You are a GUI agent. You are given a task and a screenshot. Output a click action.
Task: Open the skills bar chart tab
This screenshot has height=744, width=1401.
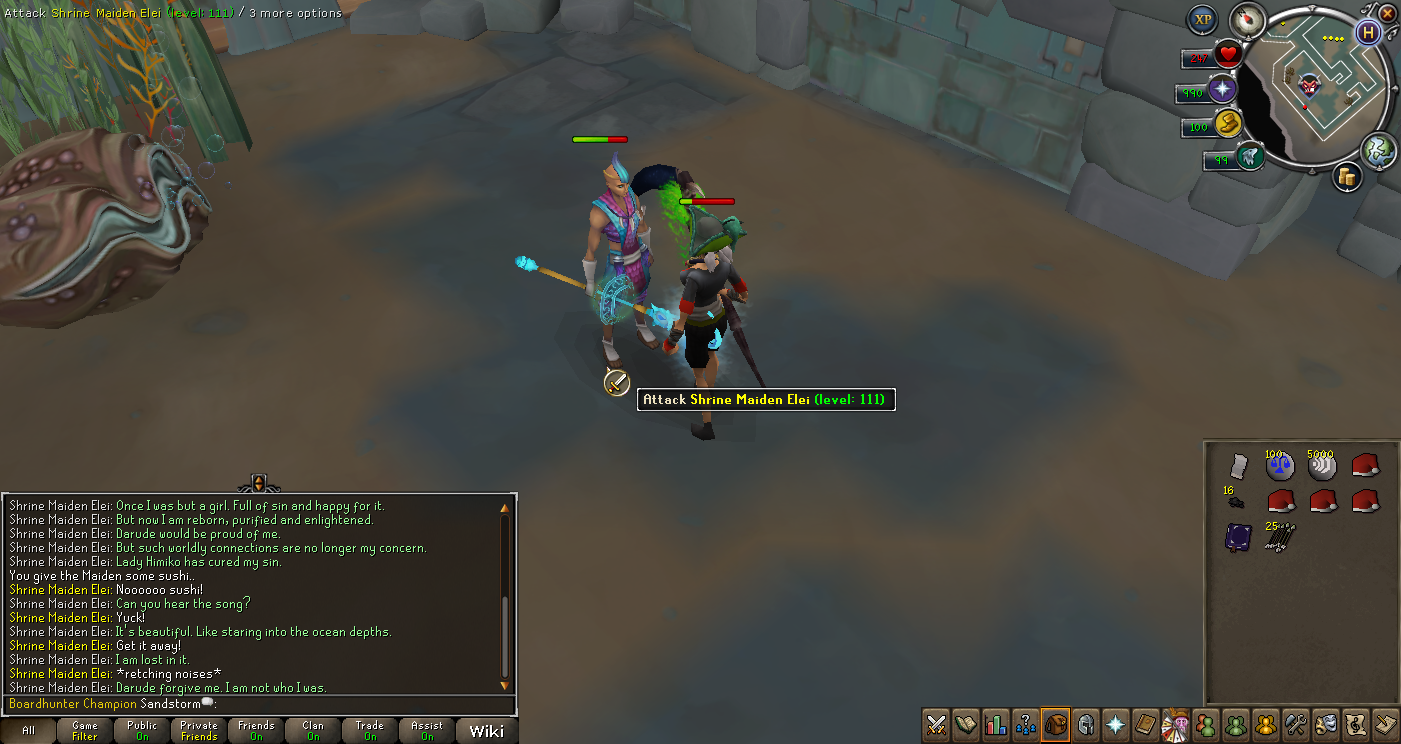(x=995, y=723)
